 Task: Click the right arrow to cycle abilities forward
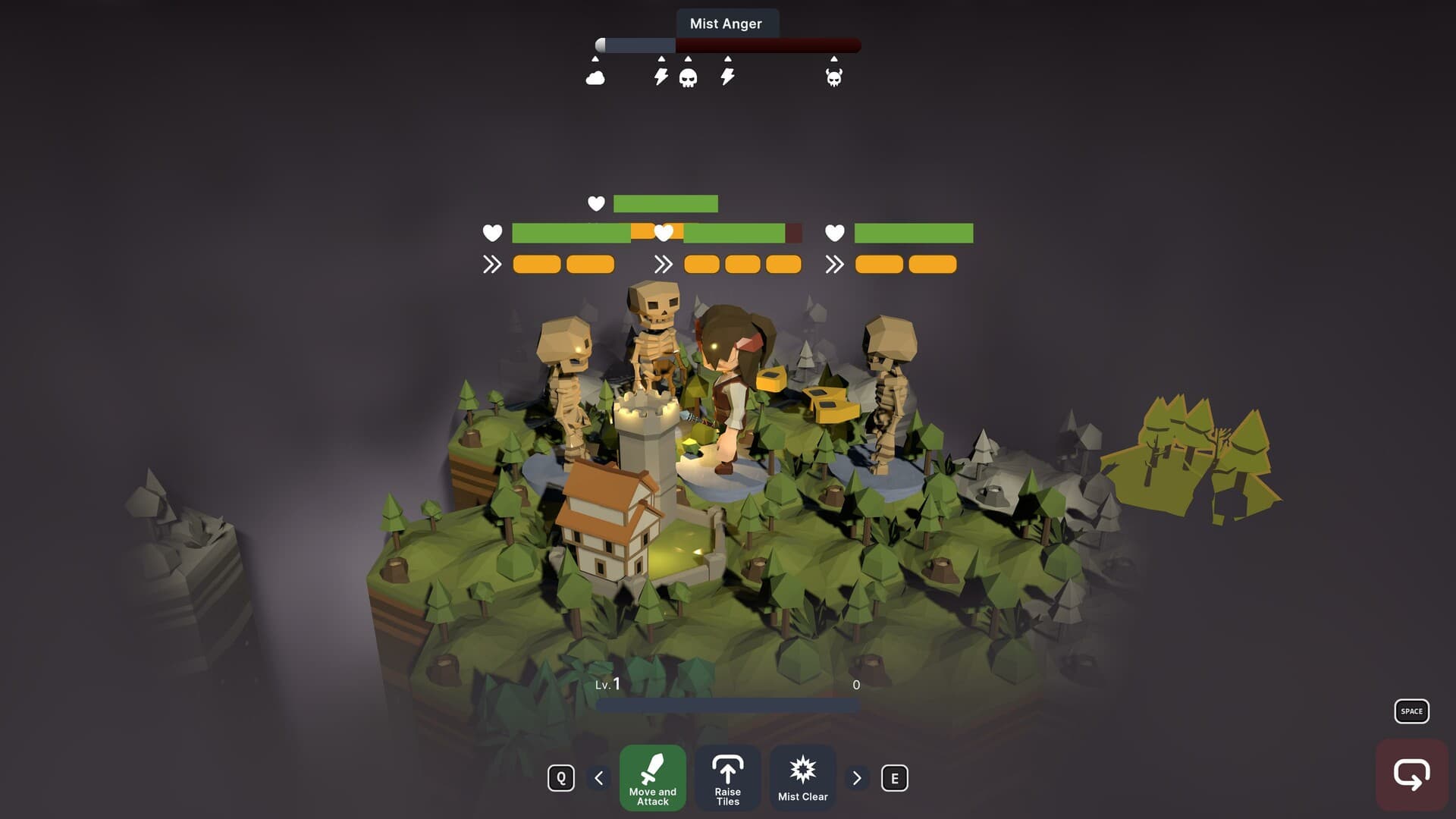click(x=858, y=778)
